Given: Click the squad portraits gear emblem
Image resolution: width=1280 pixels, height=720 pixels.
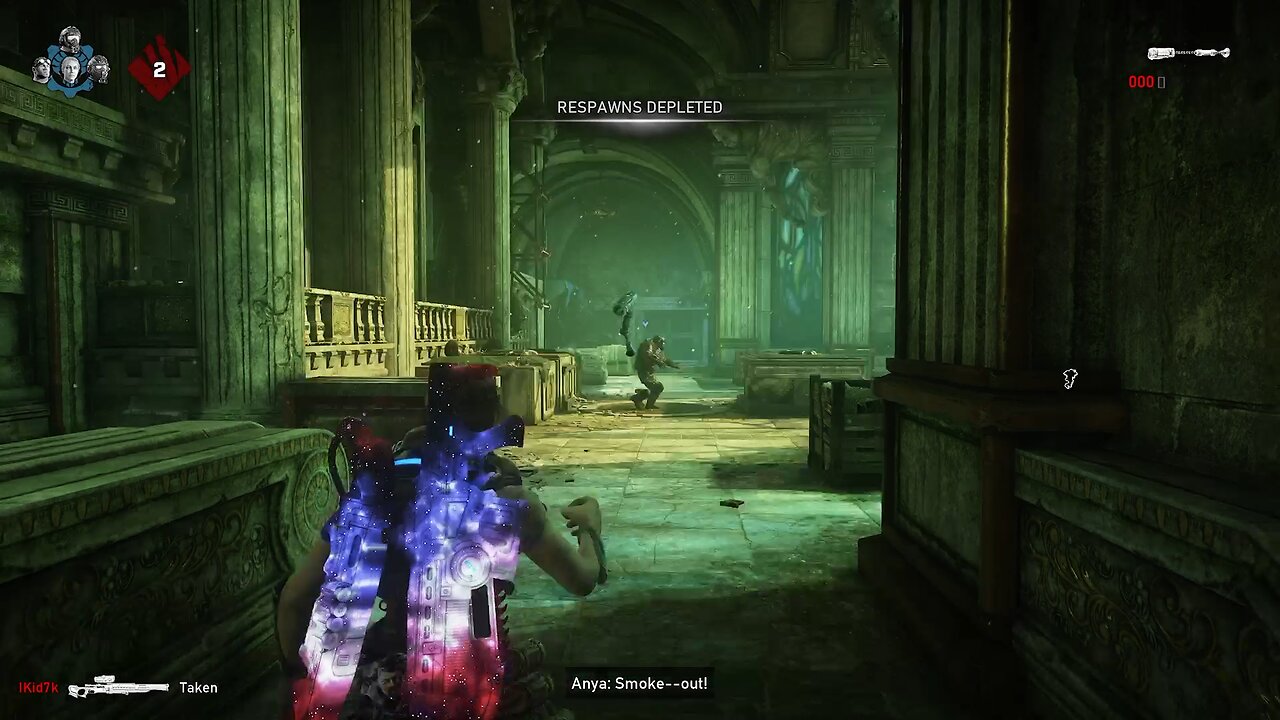Looking at the screenshot, I should coord(70,62).
